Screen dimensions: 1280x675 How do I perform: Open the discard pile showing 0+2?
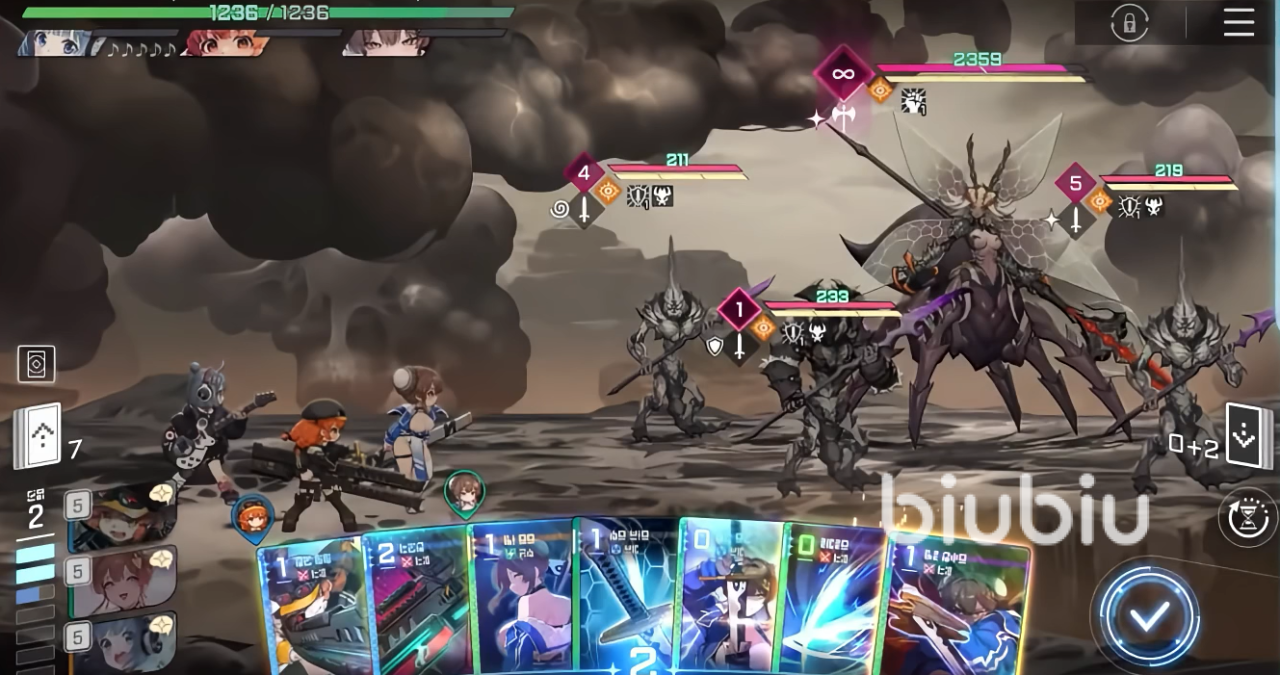(1249, 437)
